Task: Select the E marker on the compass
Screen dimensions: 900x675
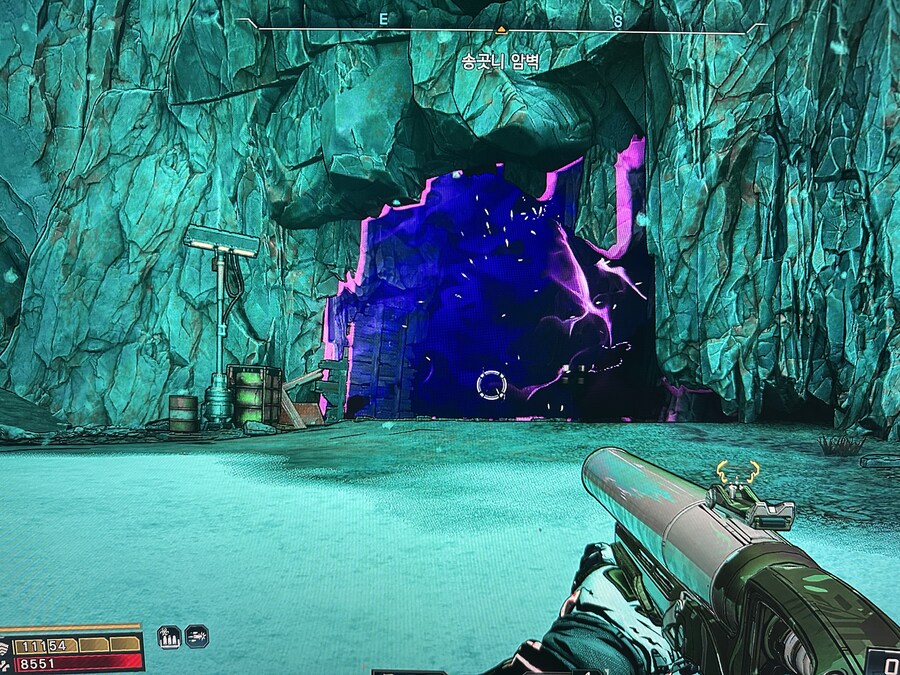Action: click(383, 20)
